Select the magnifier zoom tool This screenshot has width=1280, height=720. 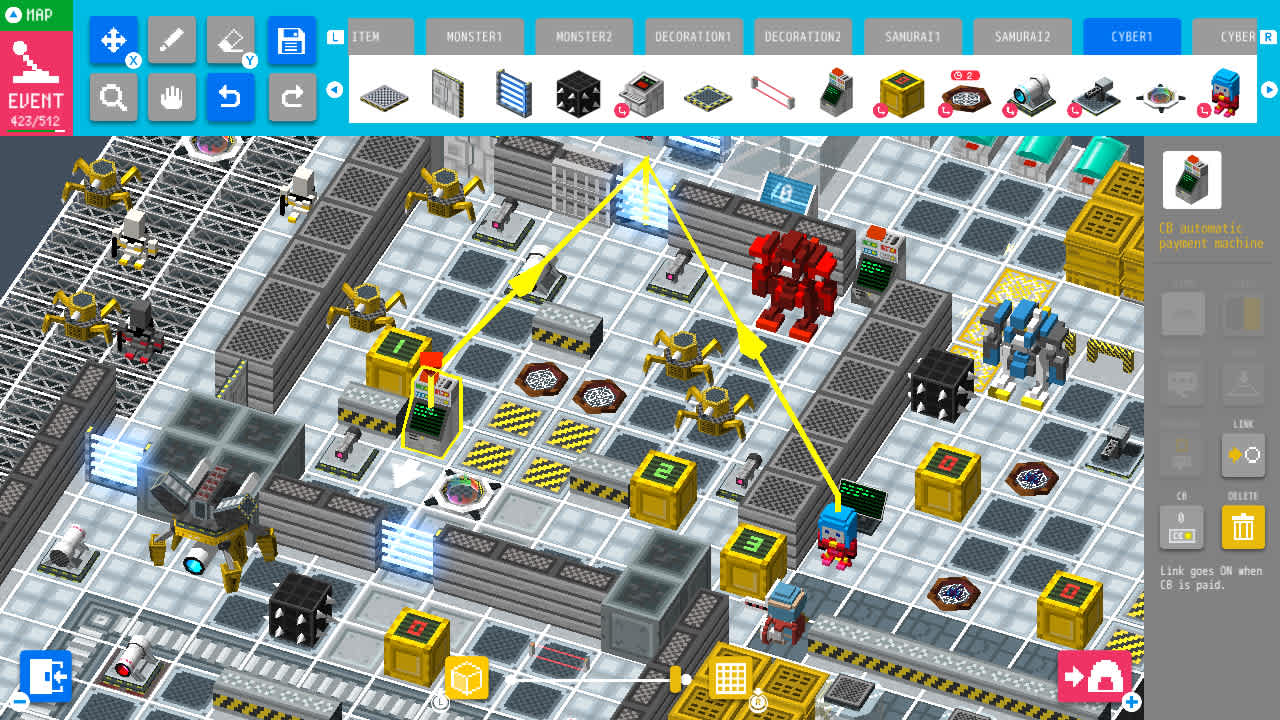(113, 98)
